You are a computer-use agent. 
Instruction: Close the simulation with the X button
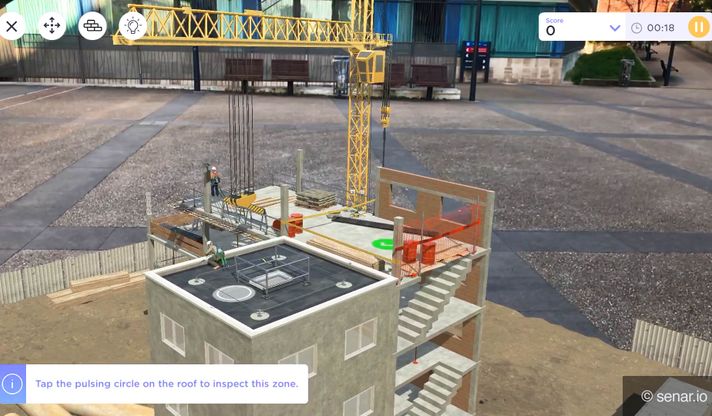12,26
